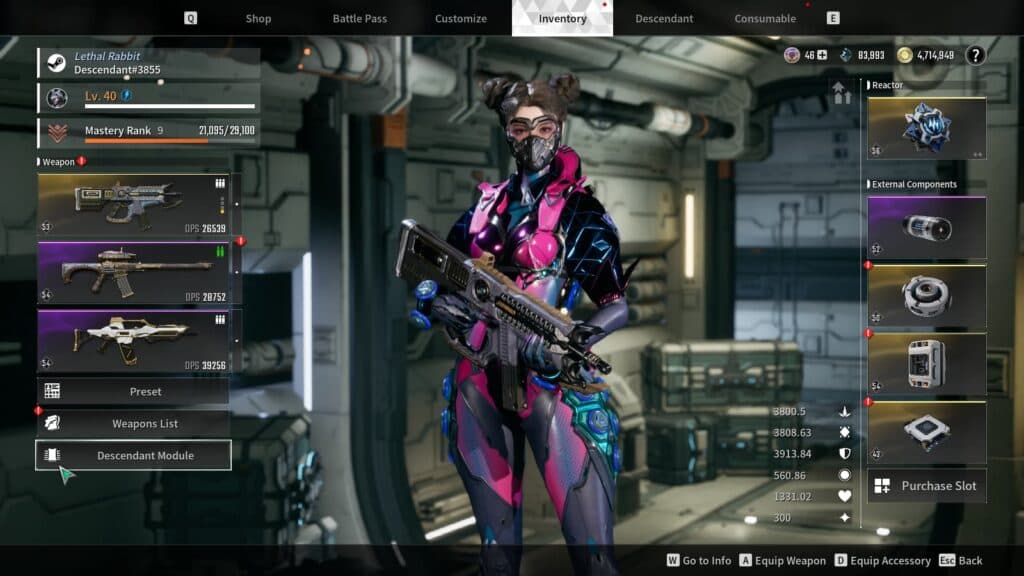Image resolution: width=1024 pixels, height=576 pixels.
Task: Click the Purchase Slot button
Action: [x=926, y=486]
